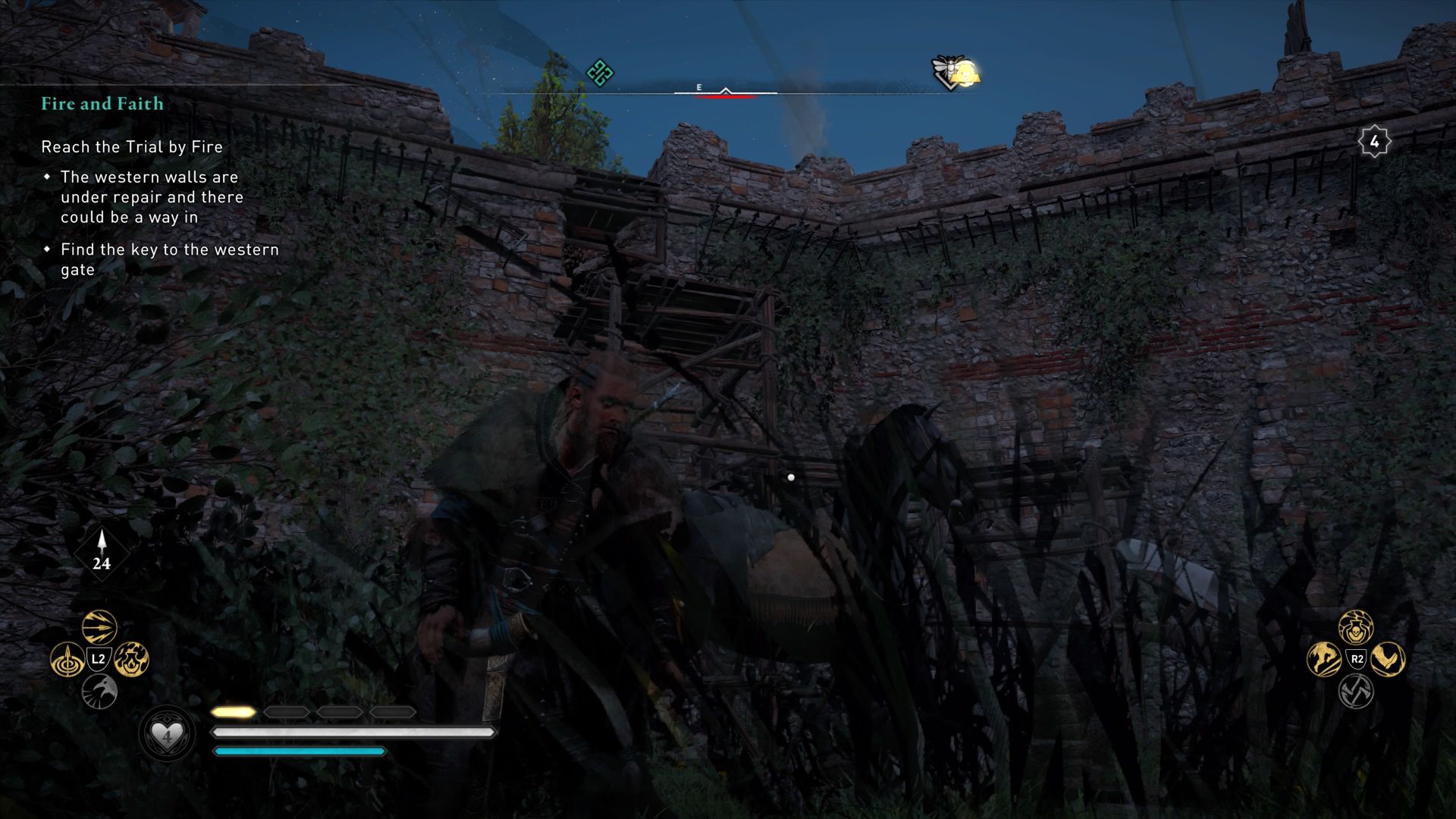Open the Fire and Faith quest title
This screenshot has width=1456, height=819.
click(102, 104)
